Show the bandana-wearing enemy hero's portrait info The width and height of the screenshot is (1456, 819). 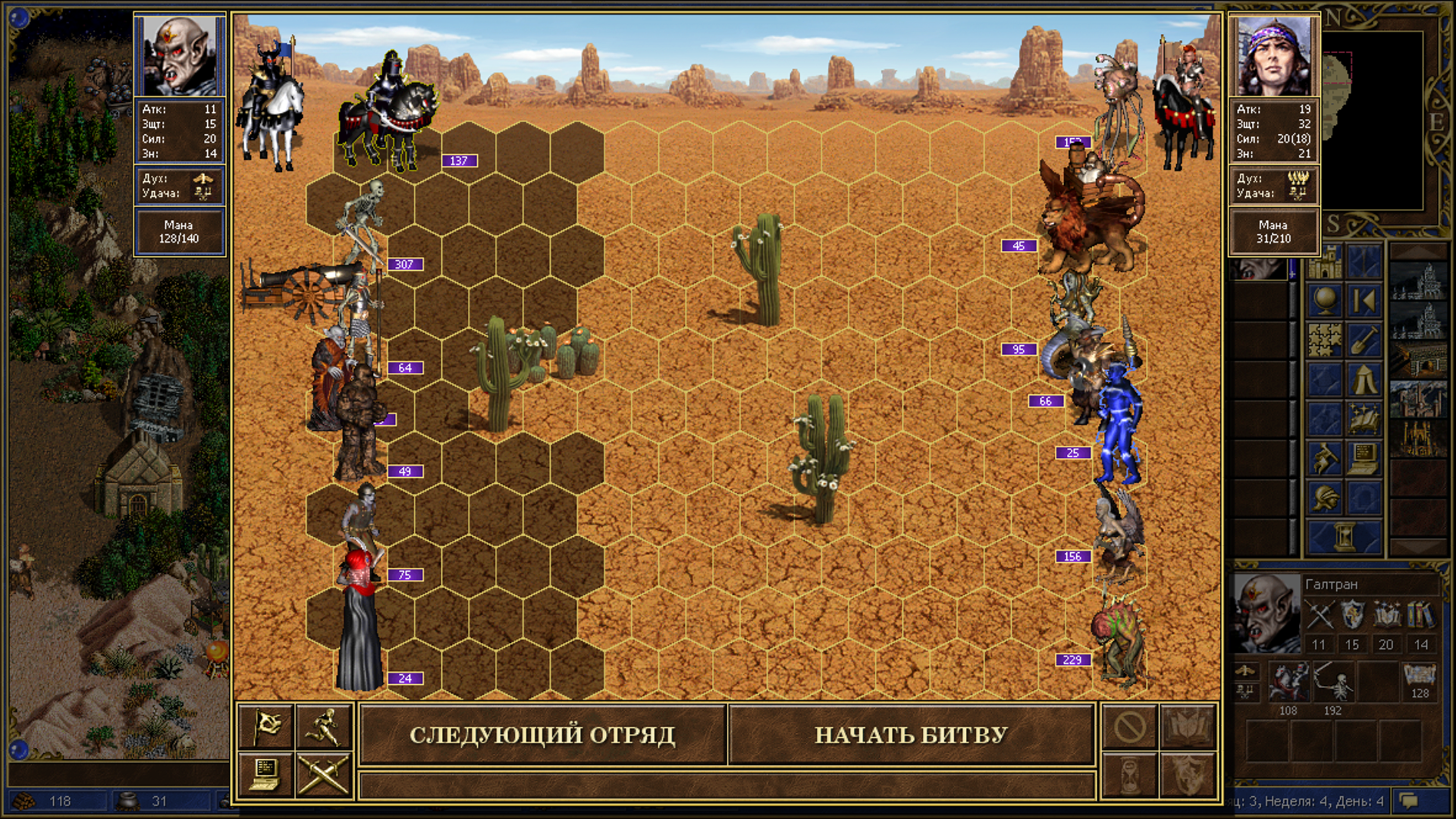(1274, 55)
